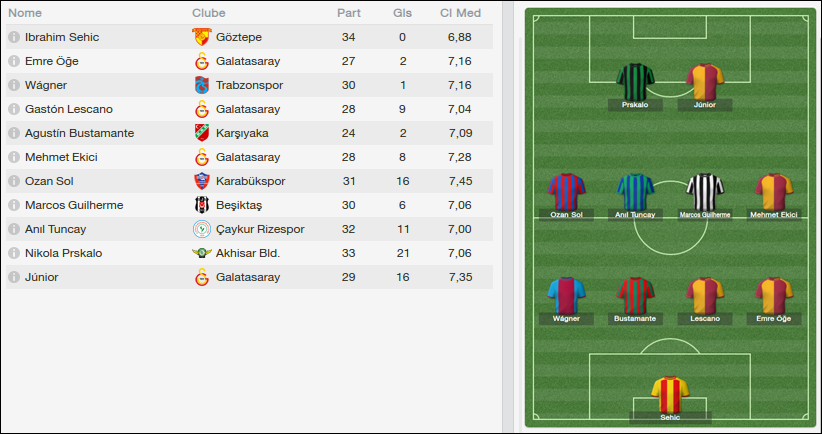This screenshot has width=822, height=434.
Task: Click the info icon beside Emre Öğe
Action: (14, 61)
